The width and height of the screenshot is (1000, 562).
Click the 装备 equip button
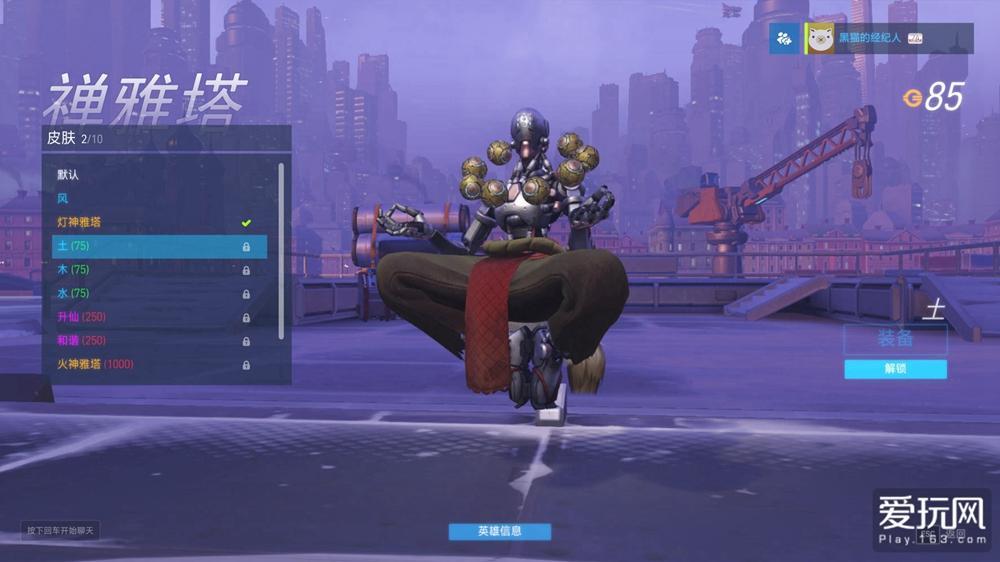coord(895,339)
